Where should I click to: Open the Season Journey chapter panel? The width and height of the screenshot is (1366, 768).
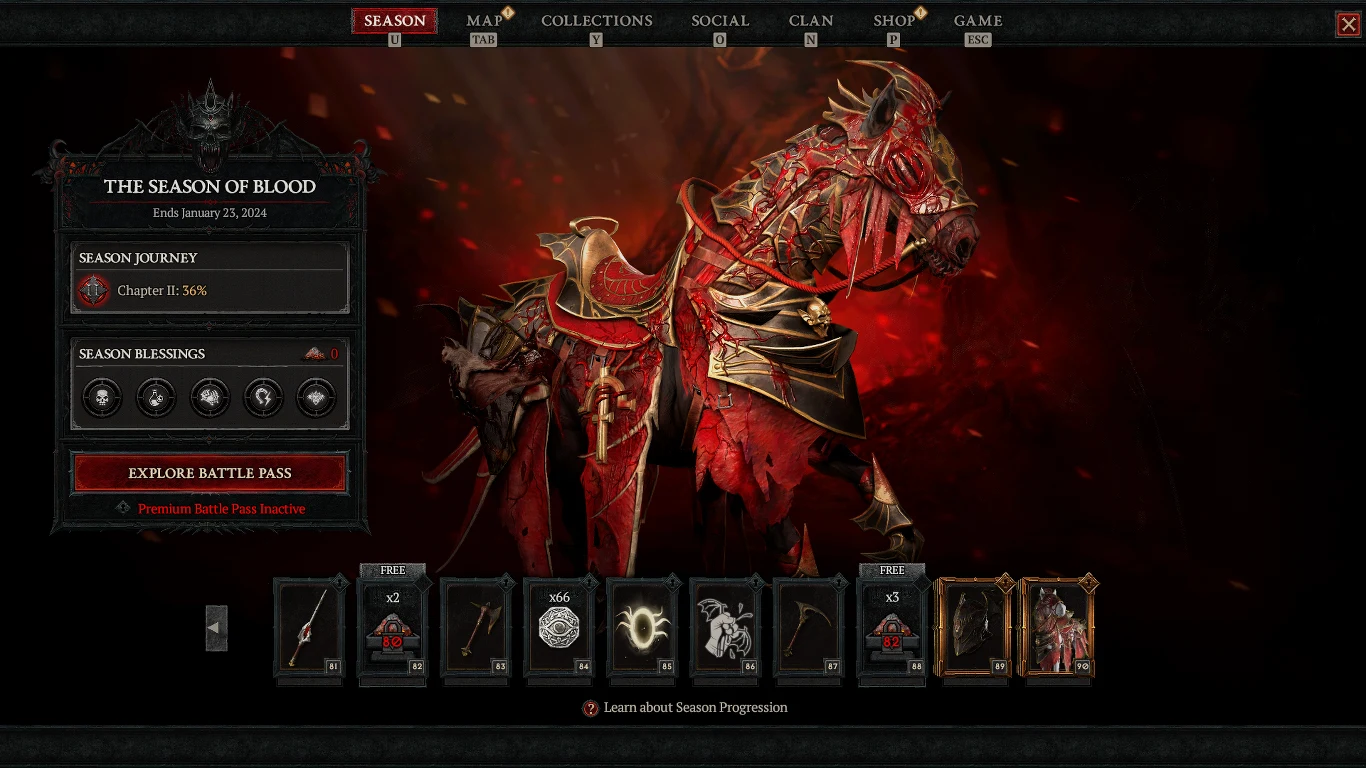coord(210,278)
